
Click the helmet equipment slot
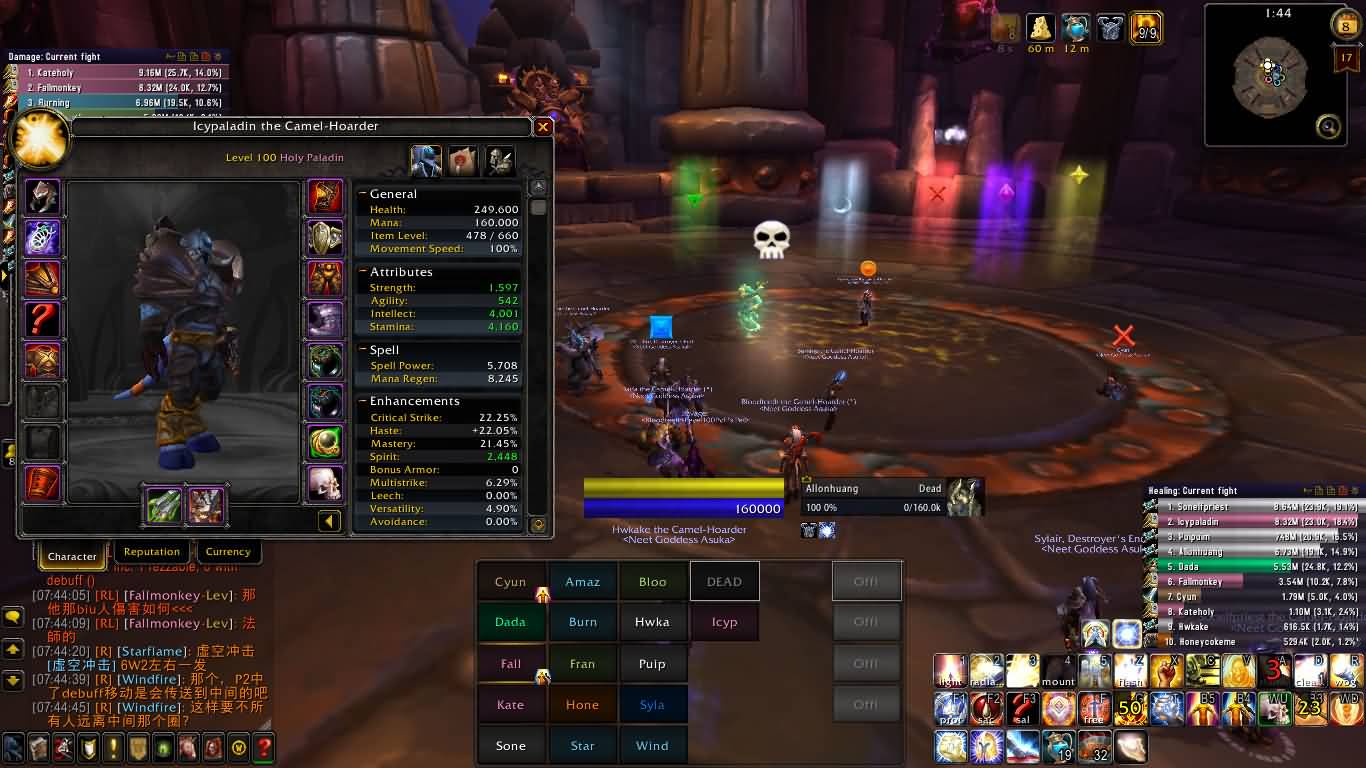(x=43, y=197)
